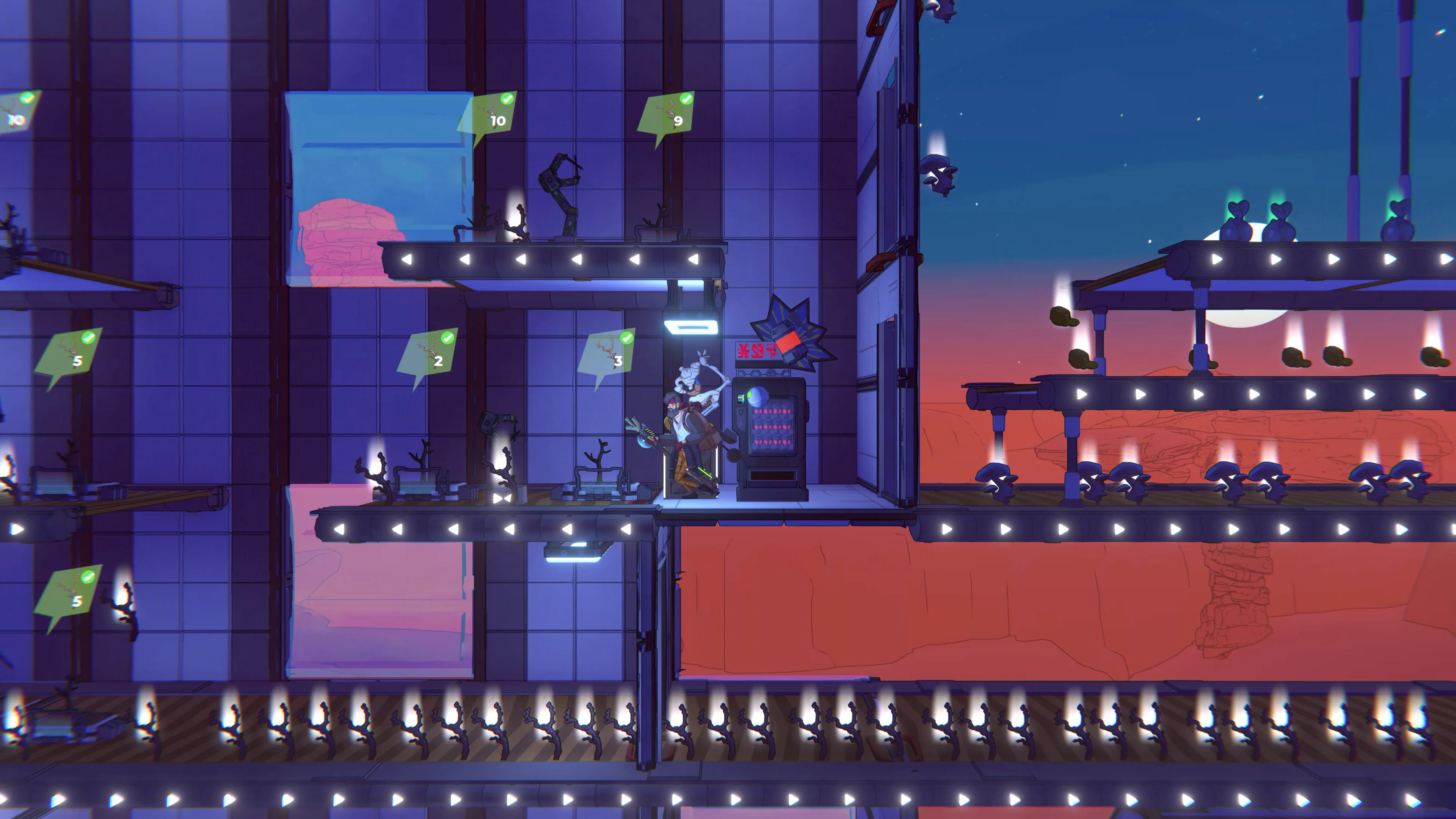The width and height of the screenshot is (1456, 819).
Task: Toggle the green checkmark on bubble 10
Action: tap(508, 99)
